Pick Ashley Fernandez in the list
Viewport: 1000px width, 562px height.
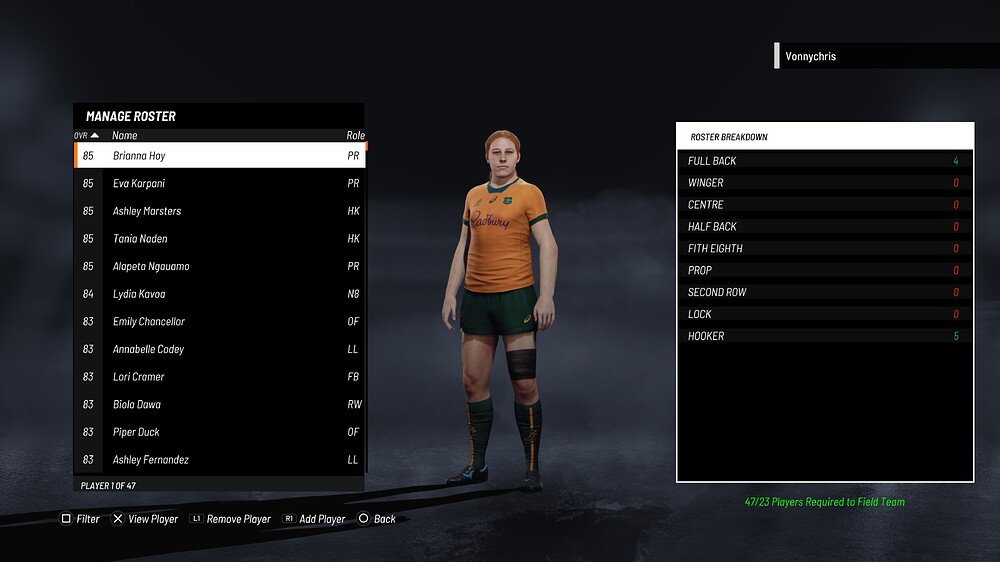[219, 460]
